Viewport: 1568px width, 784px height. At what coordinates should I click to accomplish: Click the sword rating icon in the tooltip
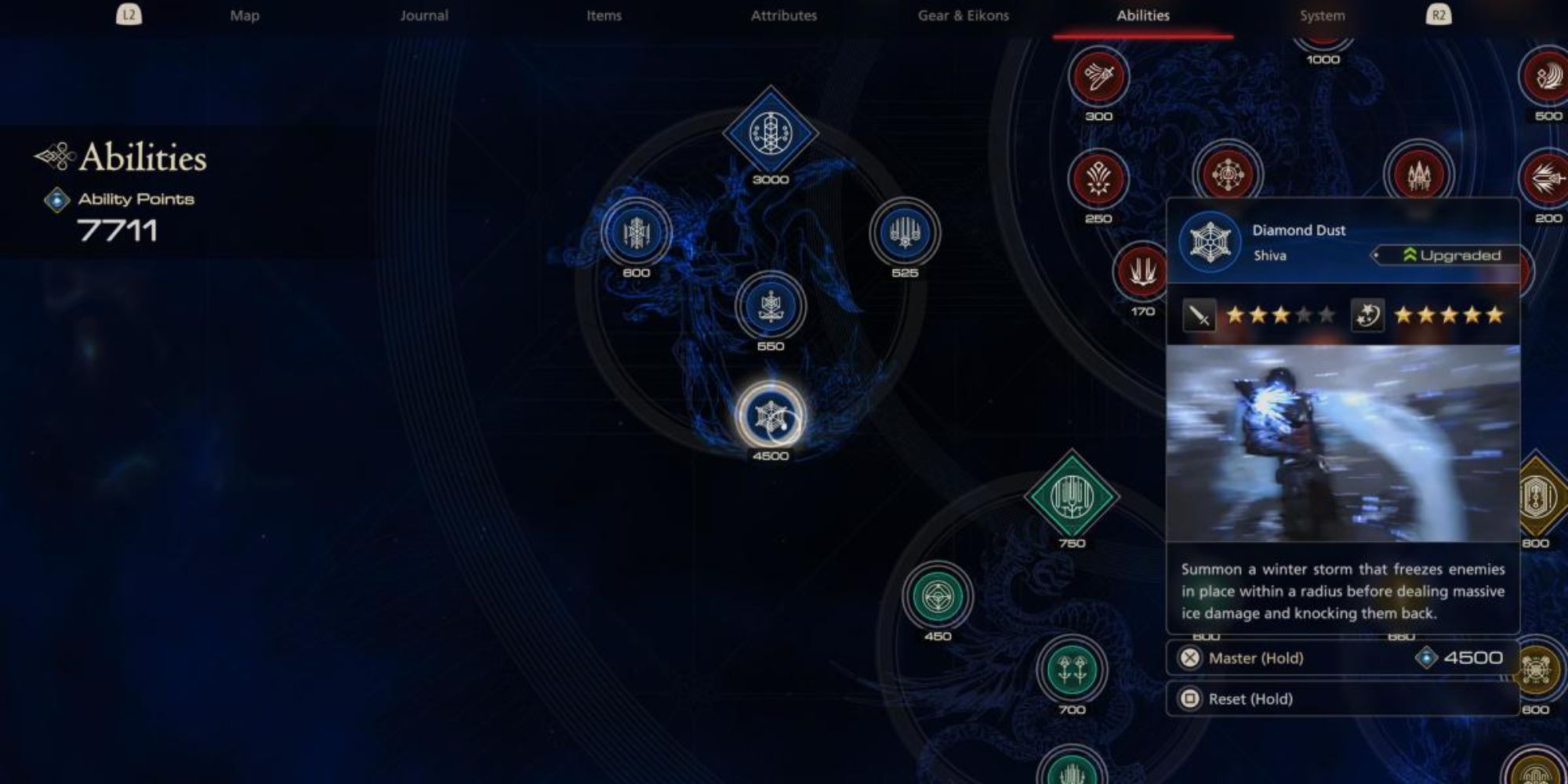[1200, 318]
